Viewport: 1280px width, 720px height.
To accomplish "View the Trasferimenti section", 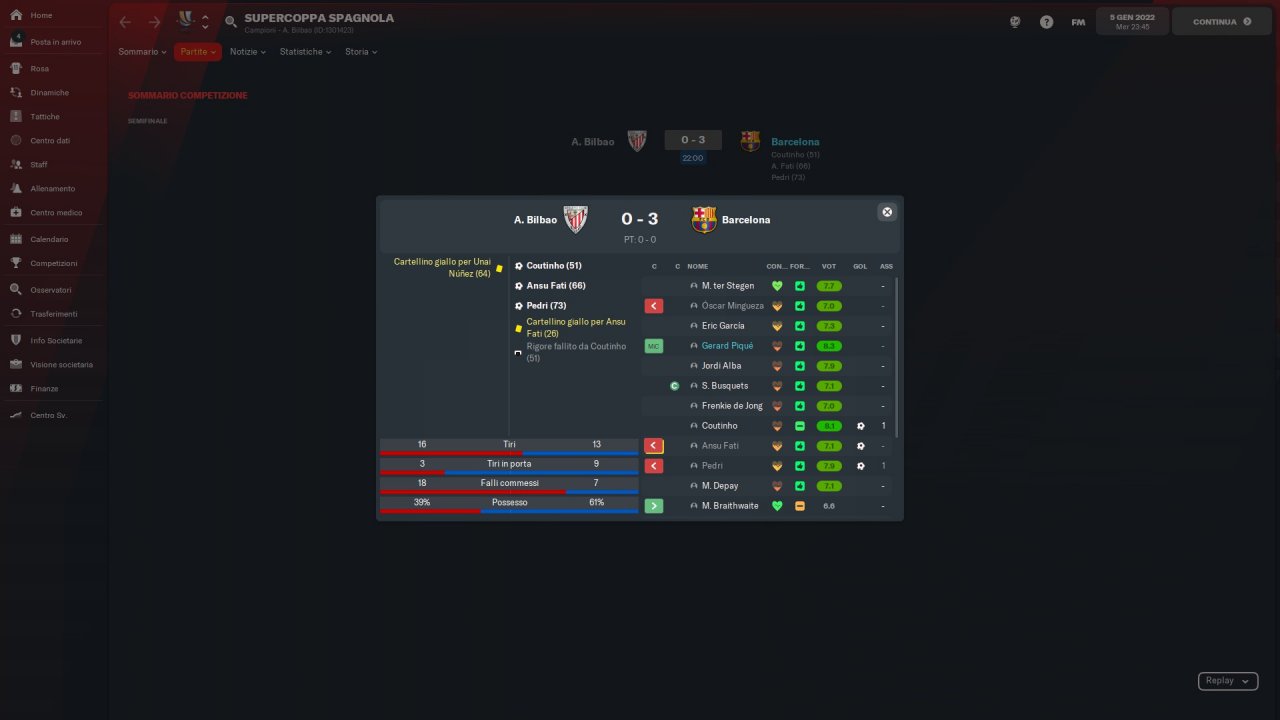I will (53, 314).
